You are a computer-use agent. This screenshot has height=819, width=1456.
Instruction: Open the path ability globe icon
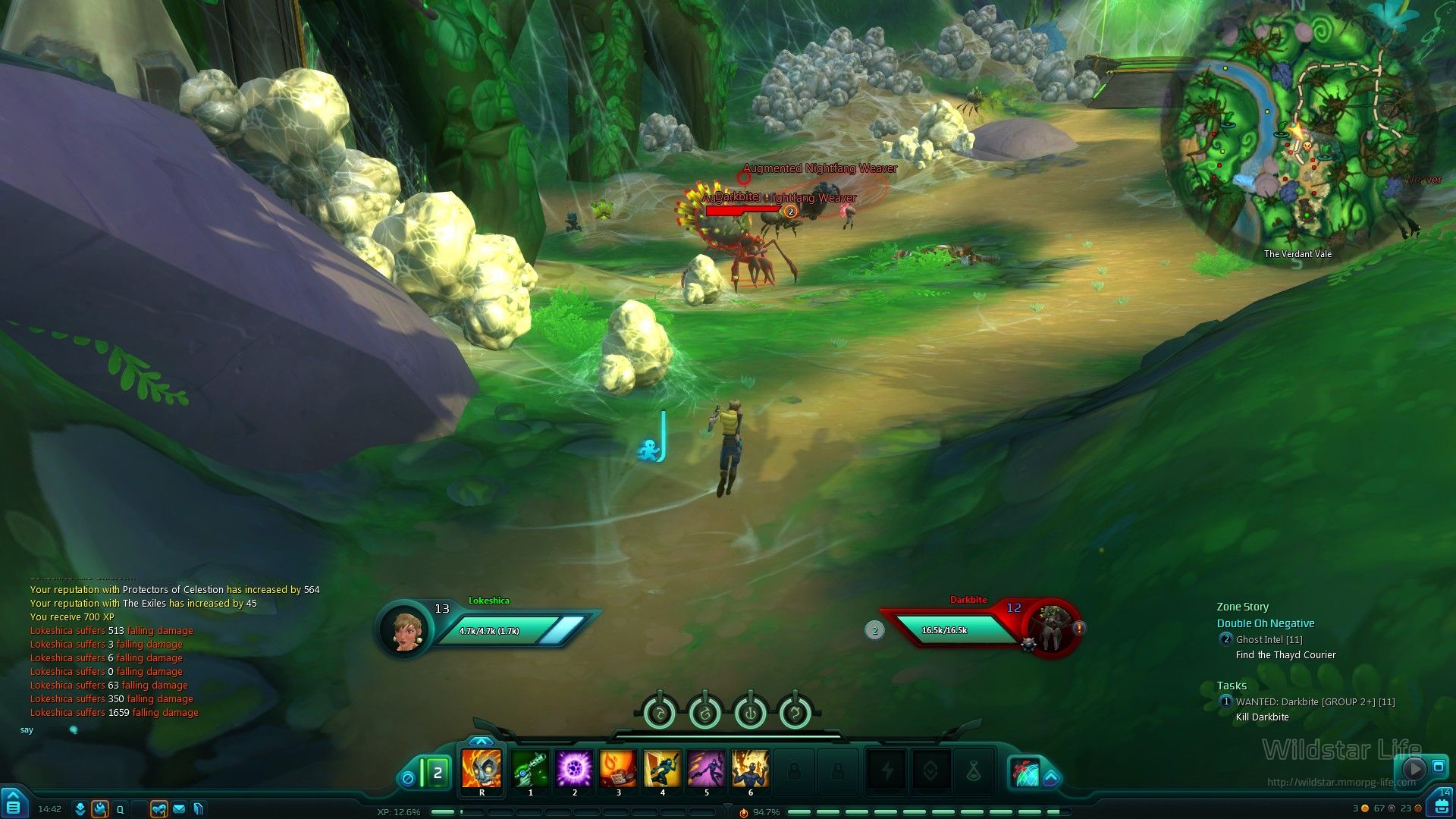pyautogui.click(x=1025, y=771)
